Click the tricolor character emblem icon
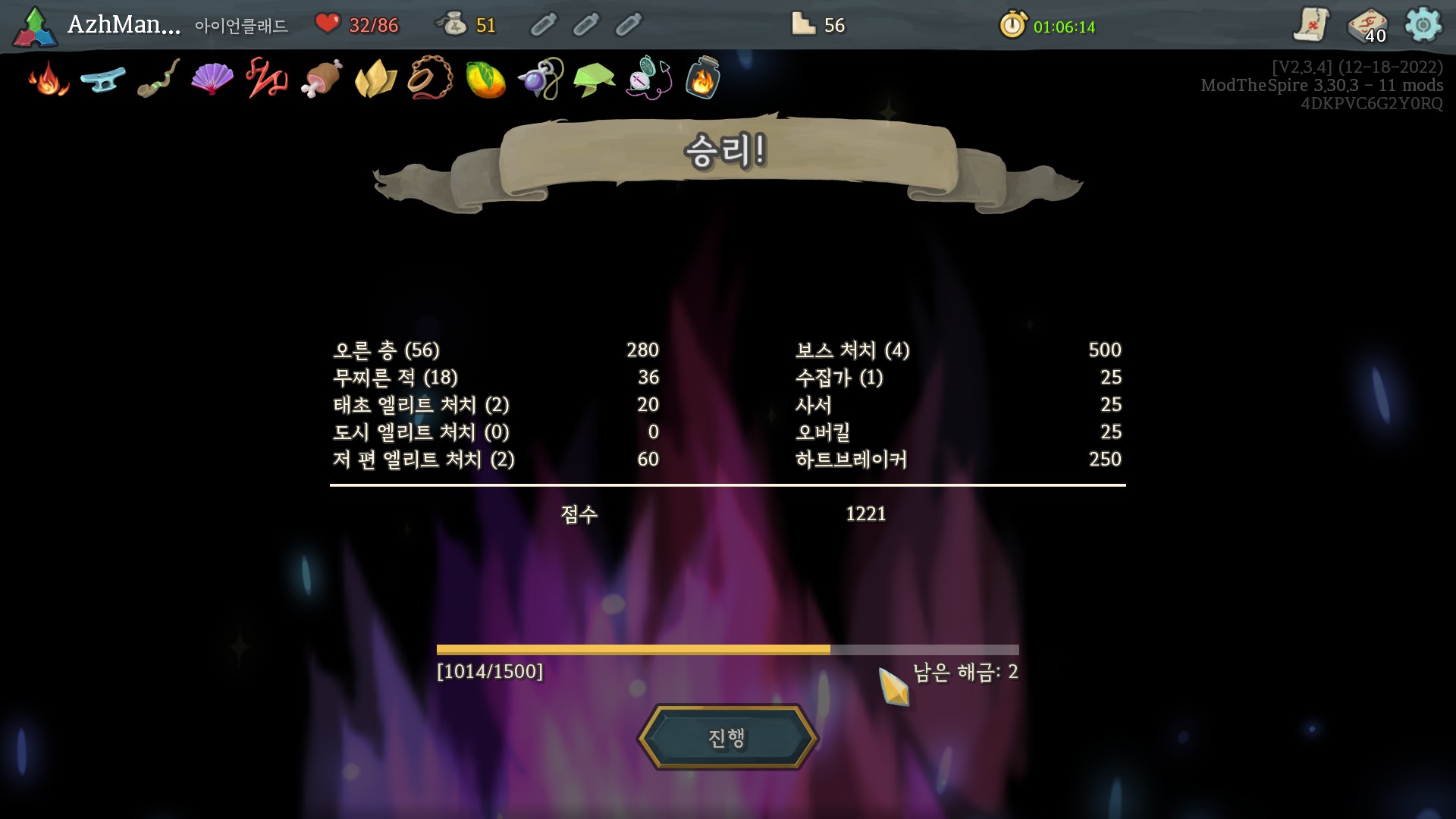Image resolution: width=1456 pixels, height=819 pixels. pos(35,27)
